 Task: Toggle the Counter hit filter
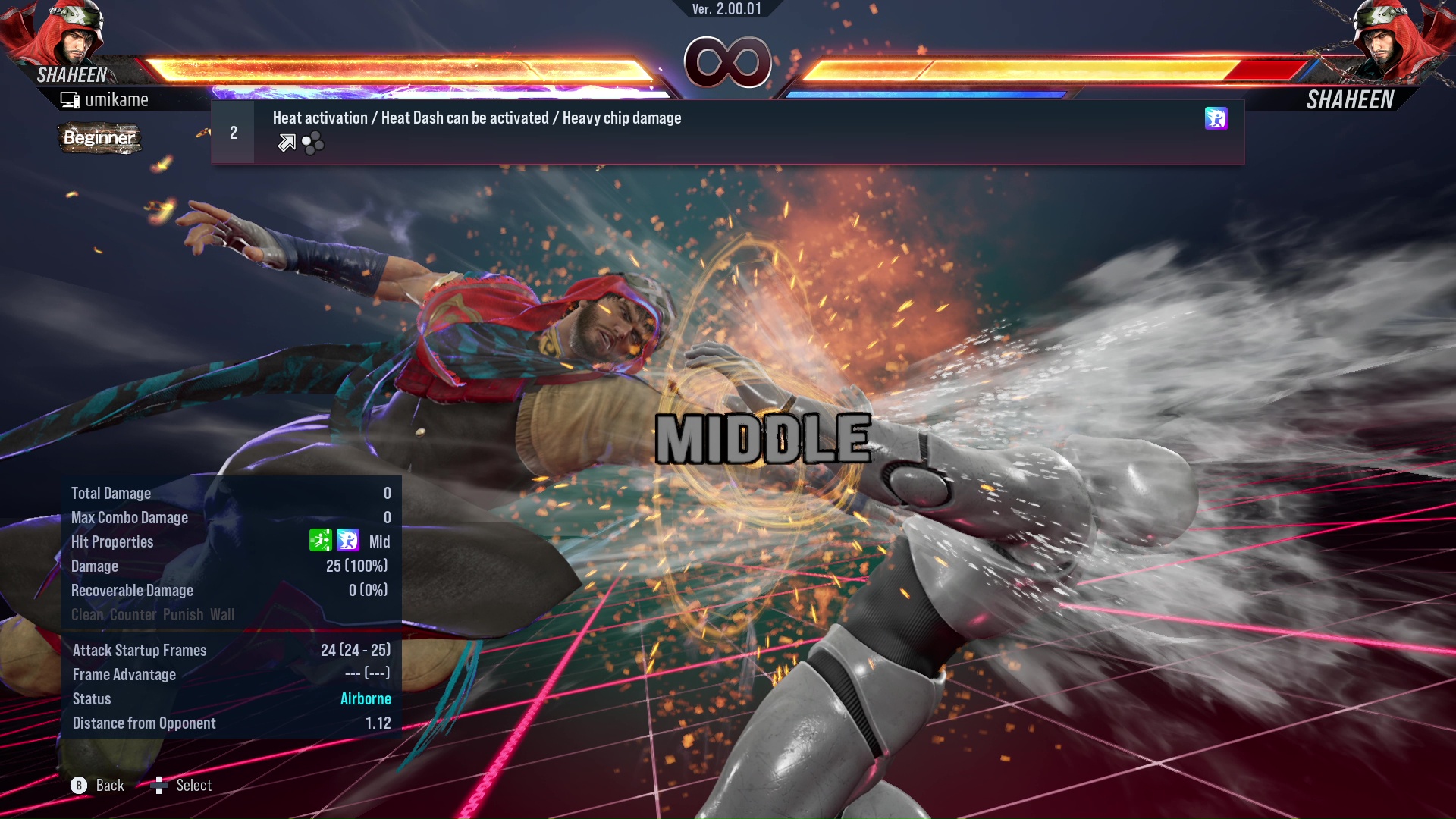(133, 614)
